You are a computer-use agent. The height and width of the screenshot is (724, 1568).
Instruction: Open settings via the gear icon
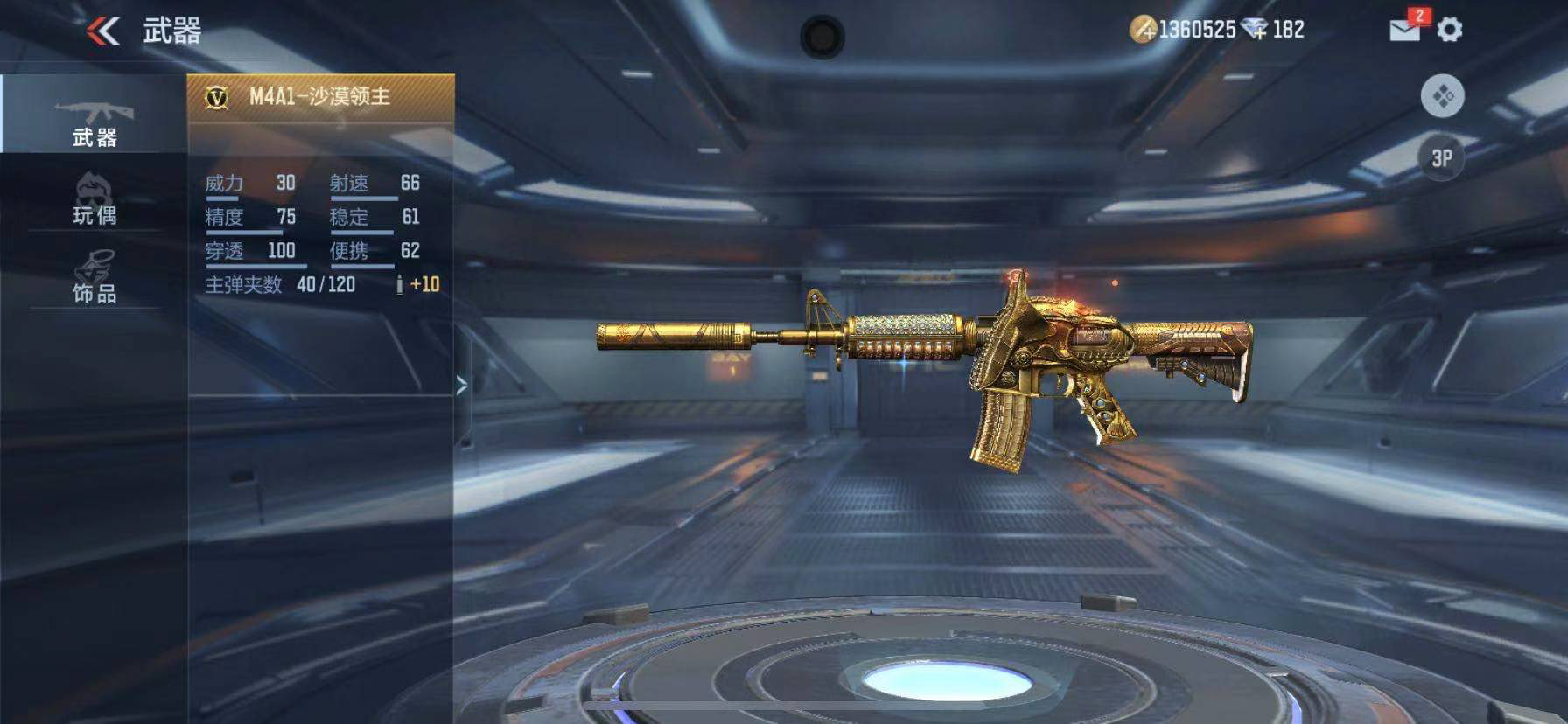tap(1450, 30)
